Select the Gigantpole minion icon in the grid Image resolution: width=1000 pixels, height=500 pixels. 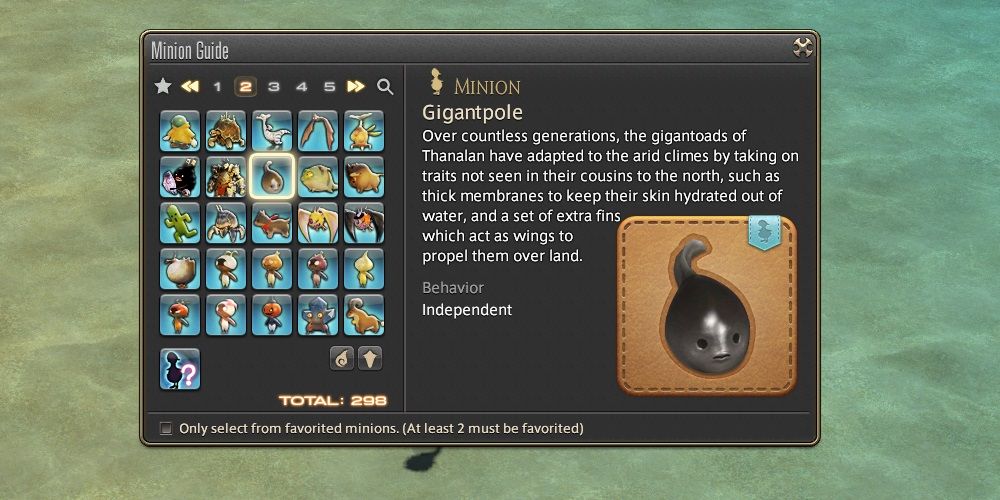point(272,177)
